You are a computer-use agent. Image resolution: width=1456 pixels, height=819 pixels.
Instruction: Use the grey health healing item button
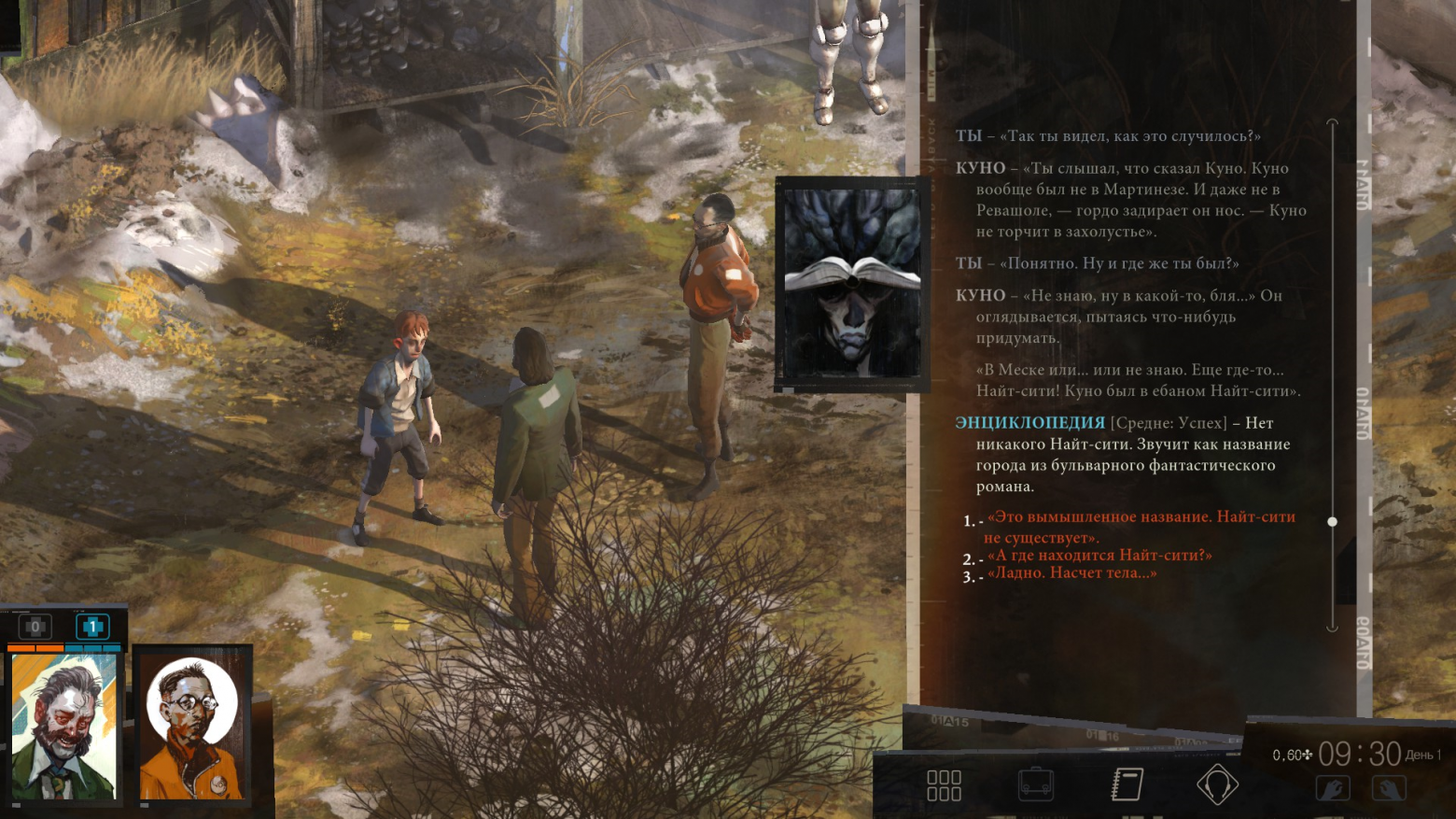[35, 627]
